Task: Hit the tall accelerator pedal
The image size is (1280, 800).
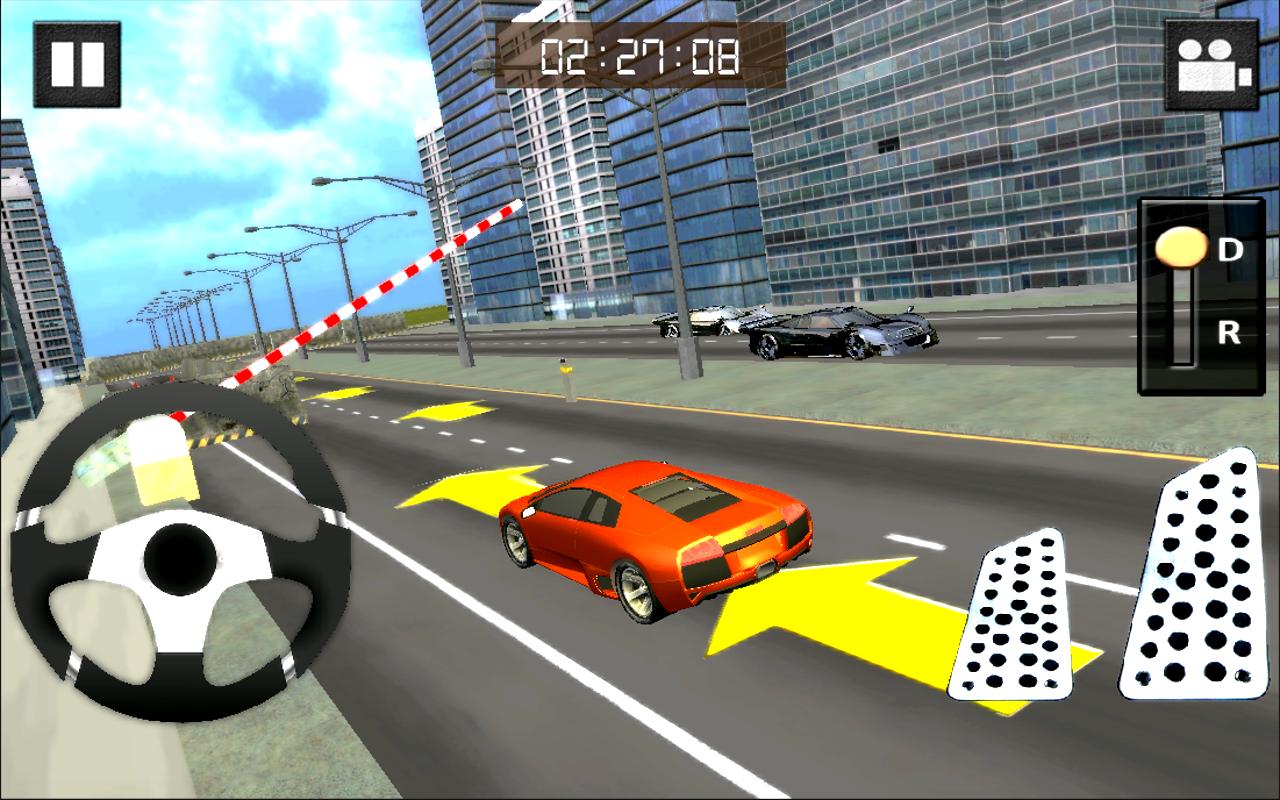Action: pyautogui.click(x=1192, y=578)
